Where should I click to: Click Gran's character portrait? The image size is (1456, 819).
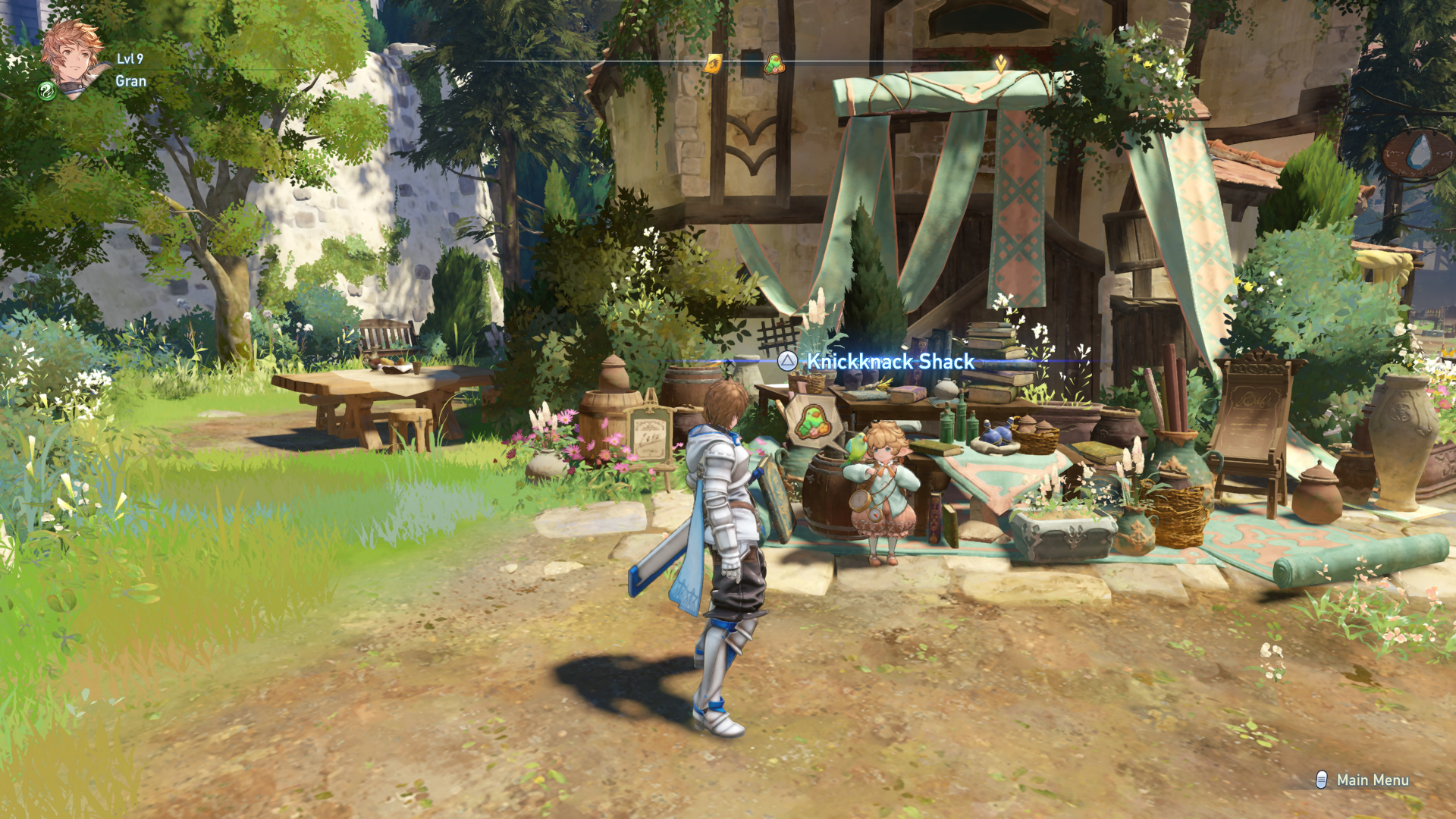coord(73,56)
